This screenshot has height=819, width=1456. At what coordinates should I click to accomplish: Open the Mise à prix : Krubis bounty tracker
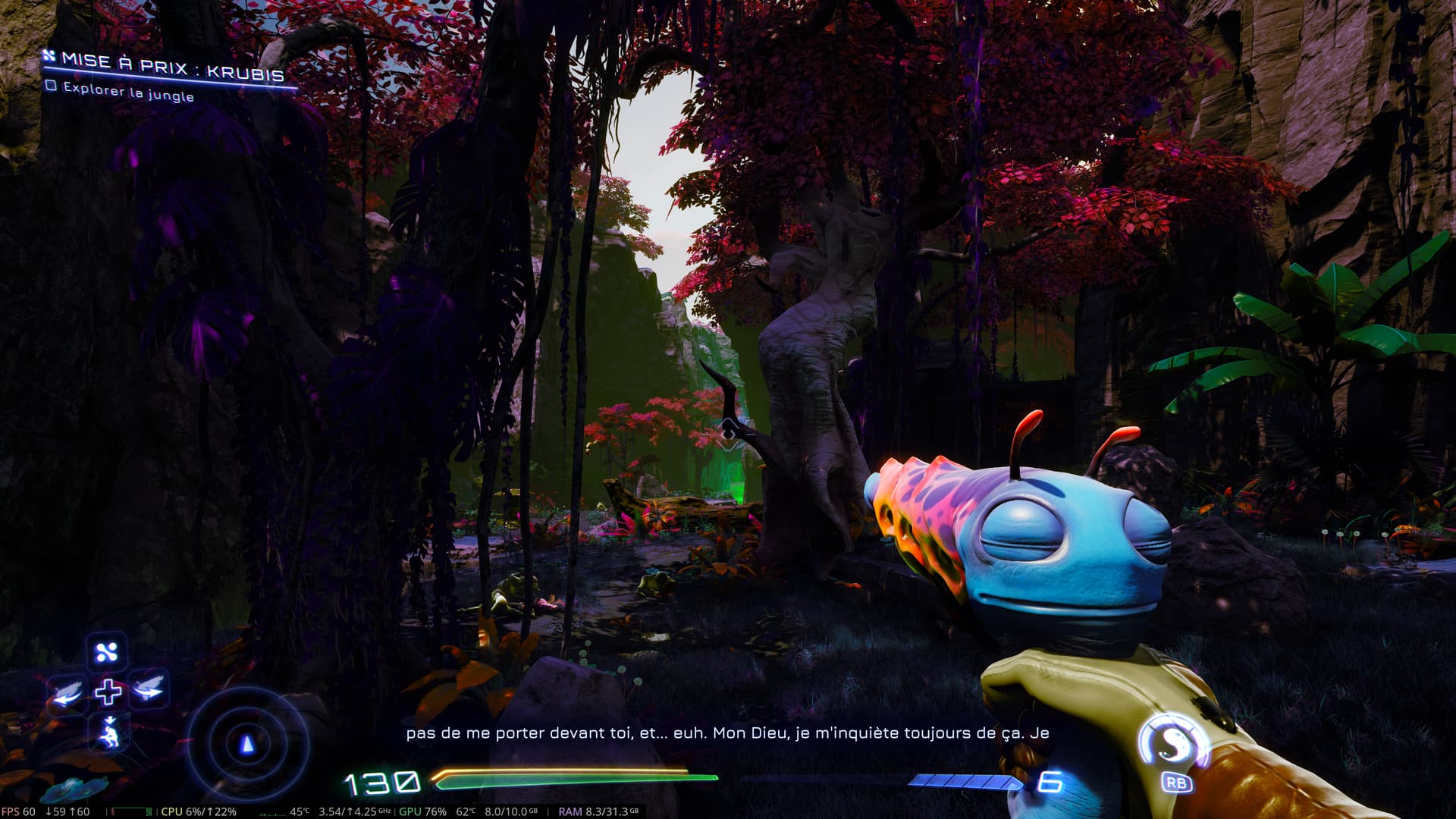click(171, 67)
